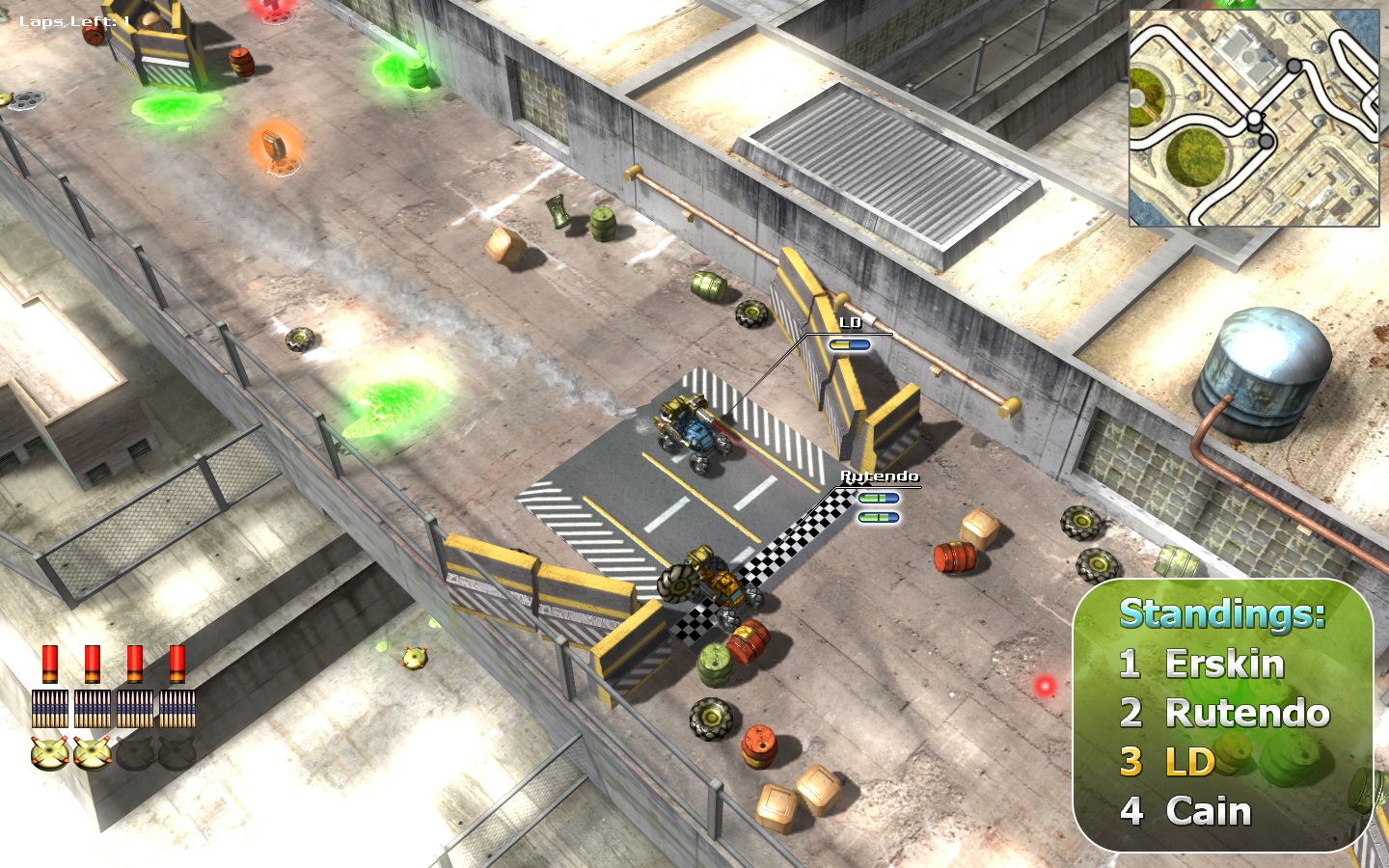The height and width of the screenshot is (868, 1389).
Task: Select the first shotgun shell weapon icon
Action: [52, 665]
